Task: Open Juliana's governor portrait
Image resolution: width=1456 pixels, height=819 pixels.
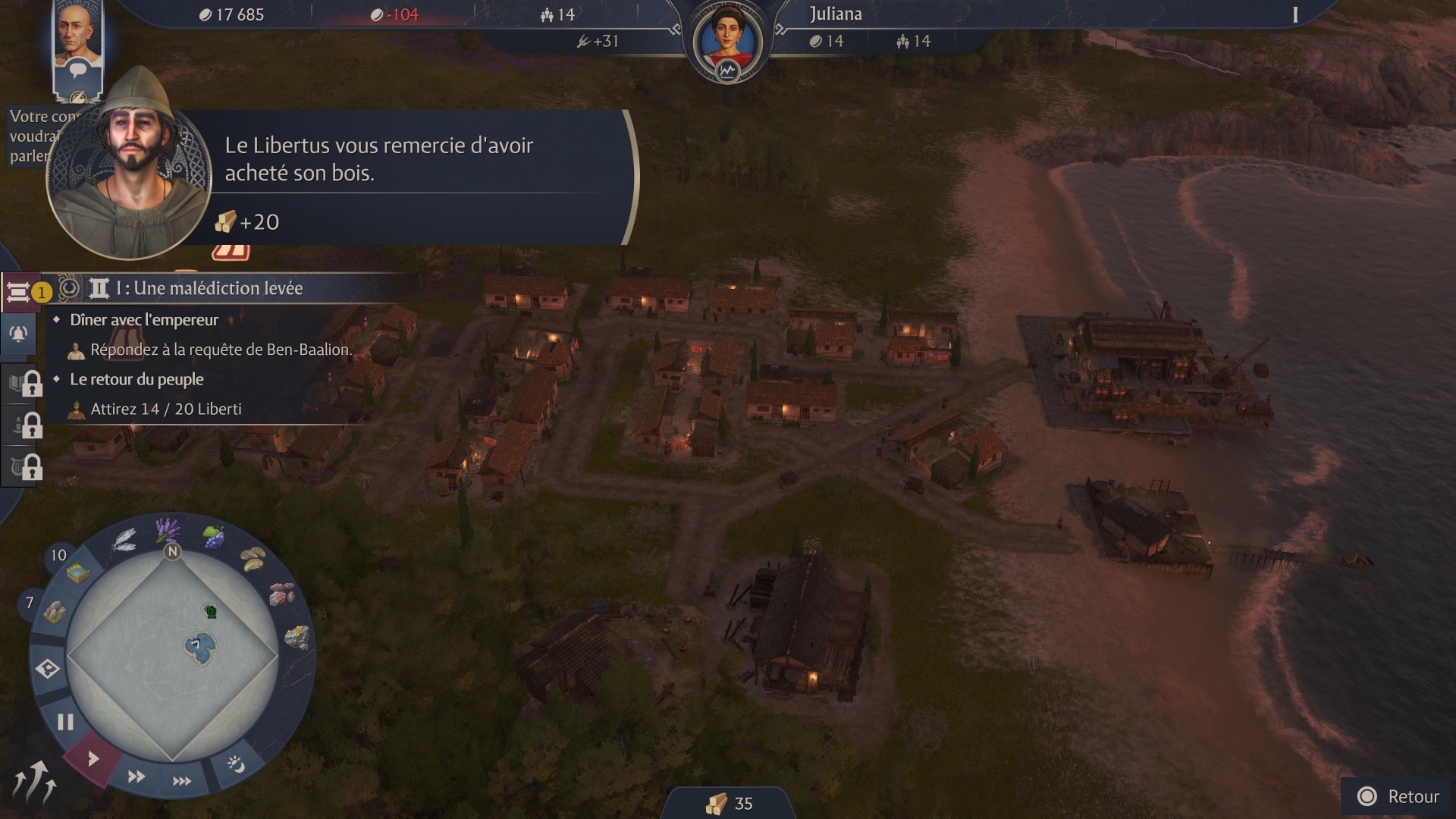Action: [x=727, y=38]
